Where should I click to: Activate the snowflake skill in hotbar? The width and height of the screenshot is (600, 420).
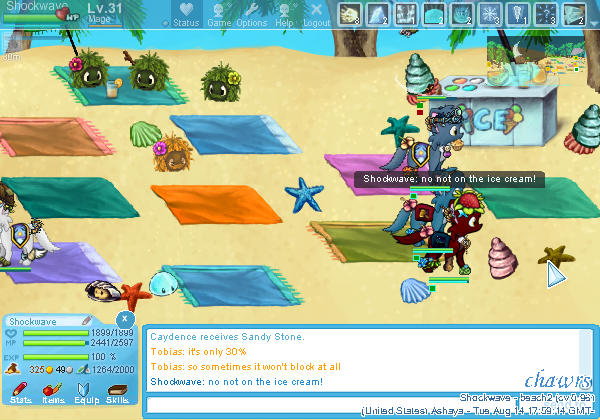pyautogui.click(x=490, y=13)
